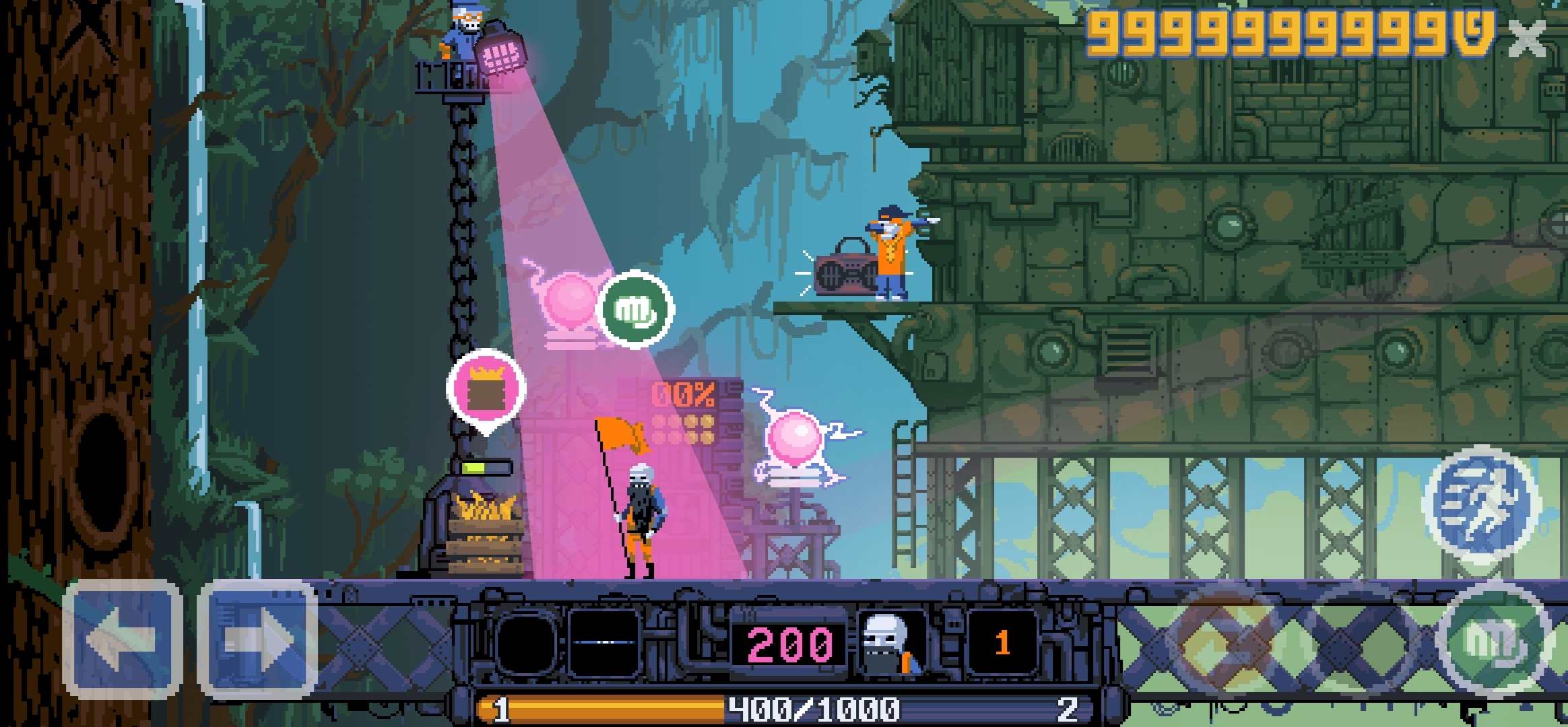Tap the pink crowned crate speech bubble
1568x727 pixels.
(x=486, y=389)
